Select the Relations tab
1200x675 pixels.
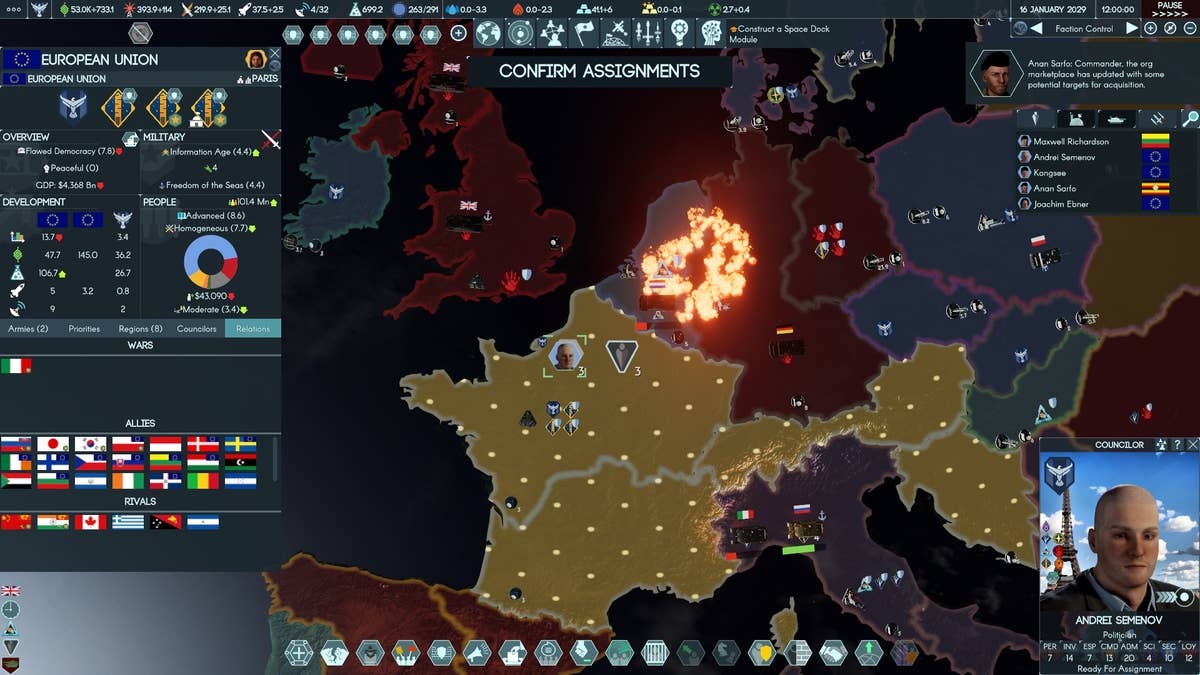pyautogui.click(x=253, y=328)
